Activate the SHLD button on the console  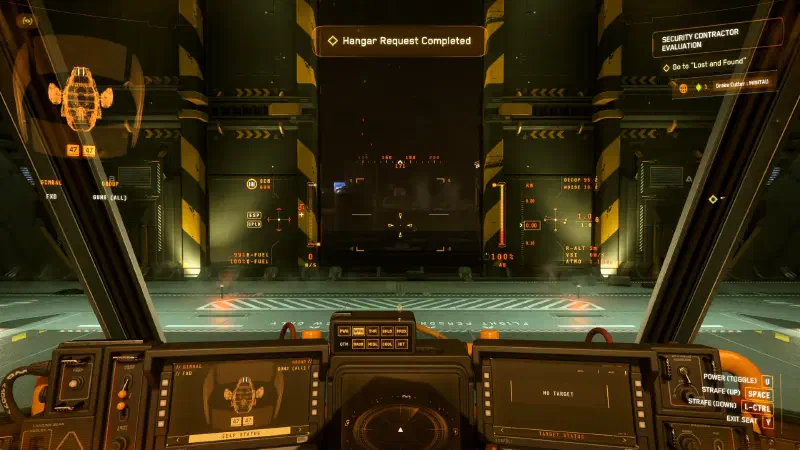point(387,331)
